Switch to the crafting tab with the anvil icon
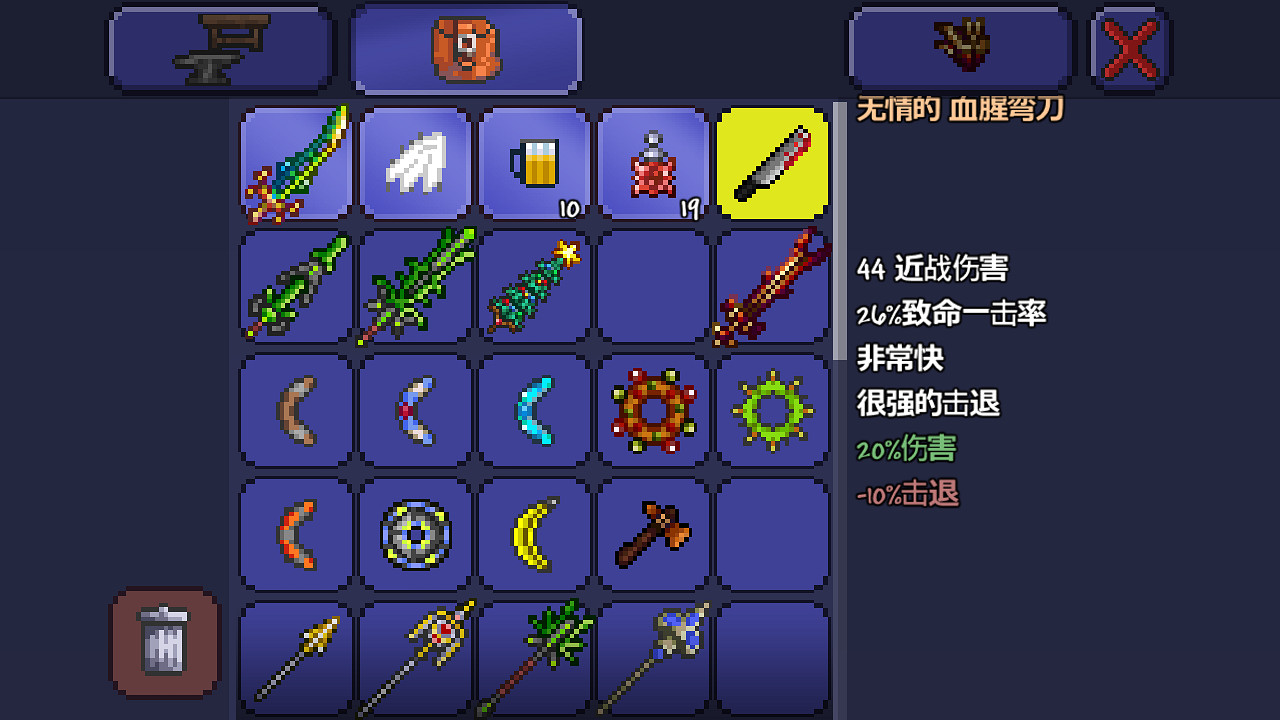Image resolution: width=1280 pixels, height=720 pixels. coord(220,47)
